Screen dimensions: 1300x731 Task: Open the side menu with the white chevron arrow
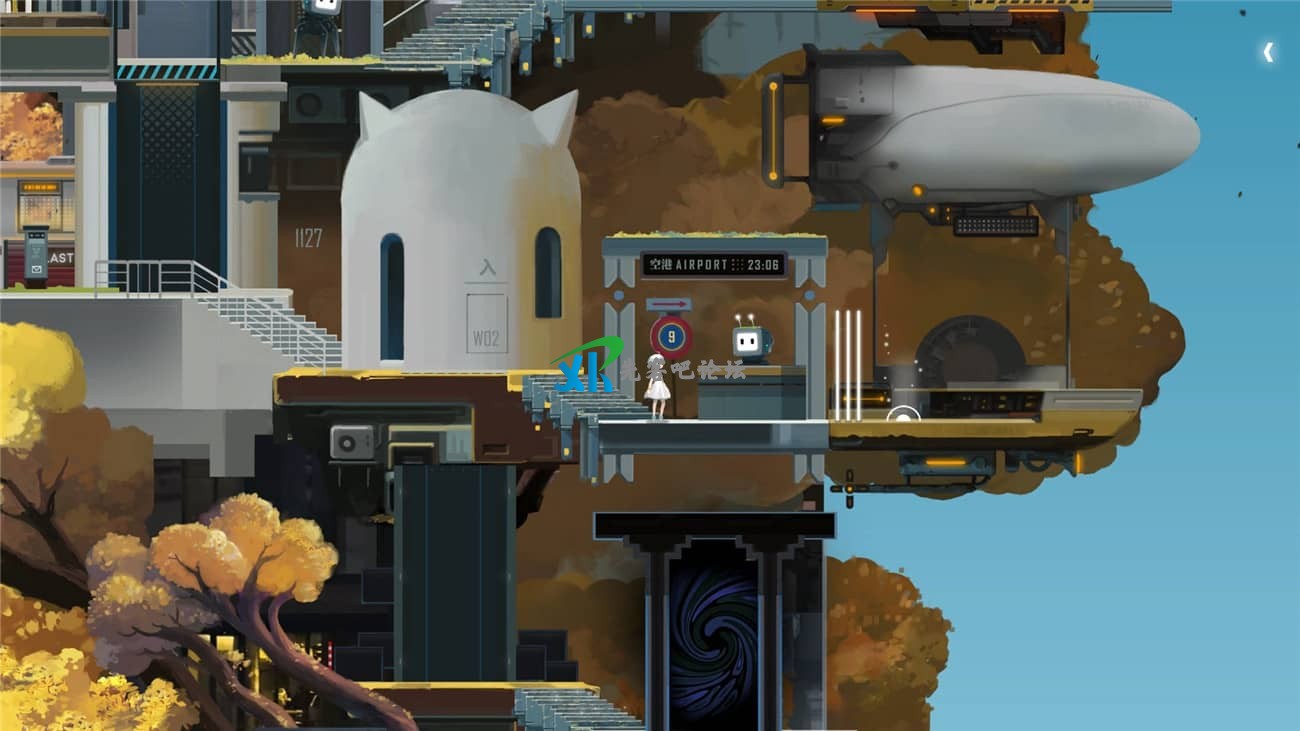click(x=1268, y=52)
